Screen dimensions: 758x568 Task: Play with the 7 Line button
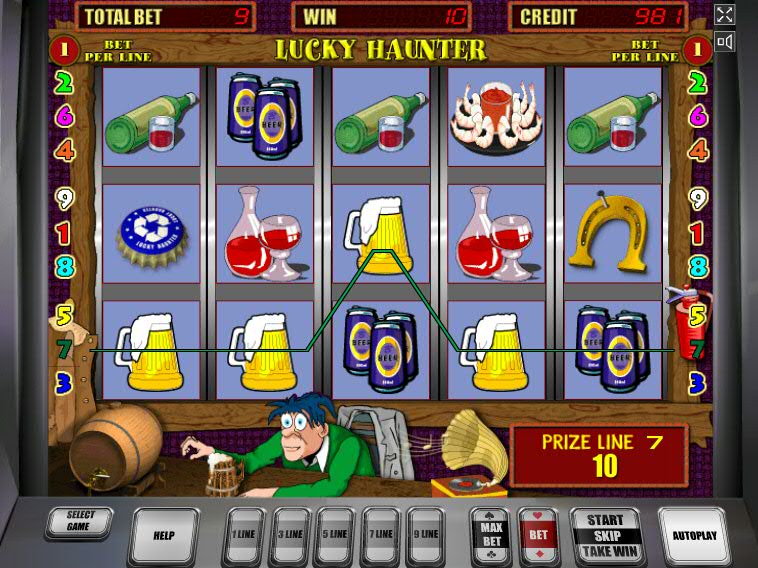pyautogui.click(x=381, y=534)
